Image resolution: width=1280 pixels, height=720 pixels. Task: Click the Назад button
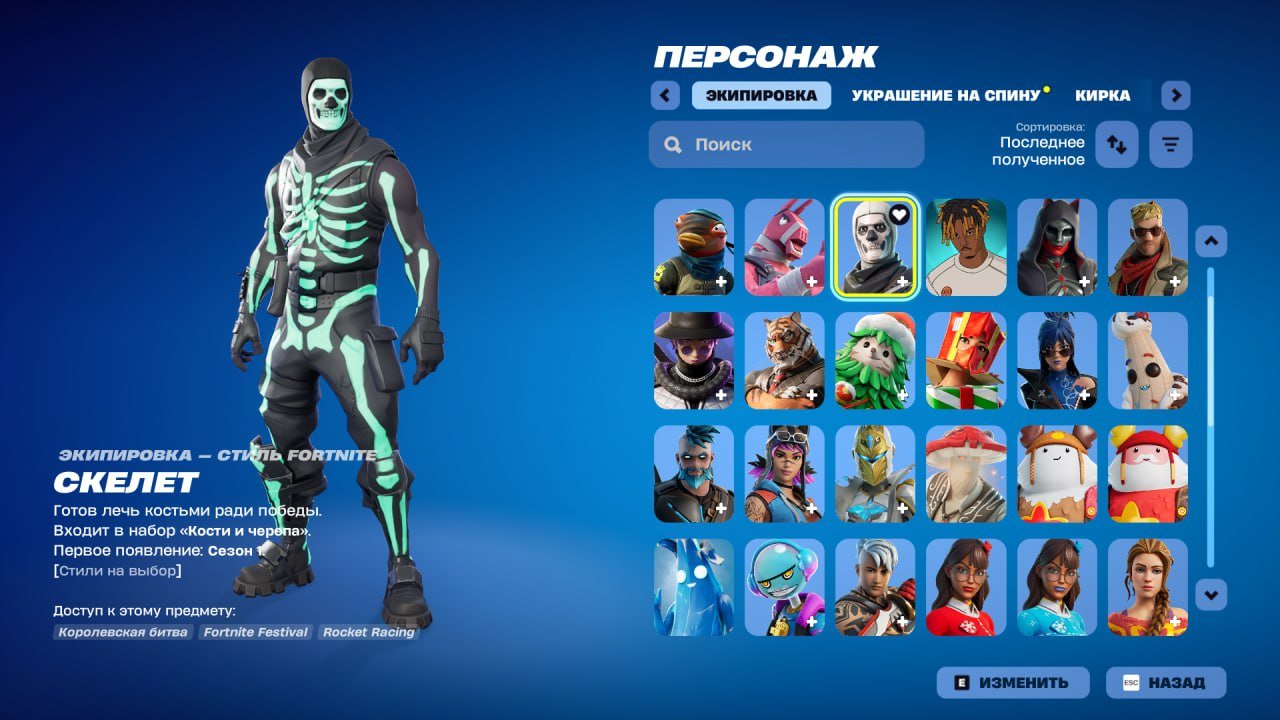click(x=1166, y=683)
